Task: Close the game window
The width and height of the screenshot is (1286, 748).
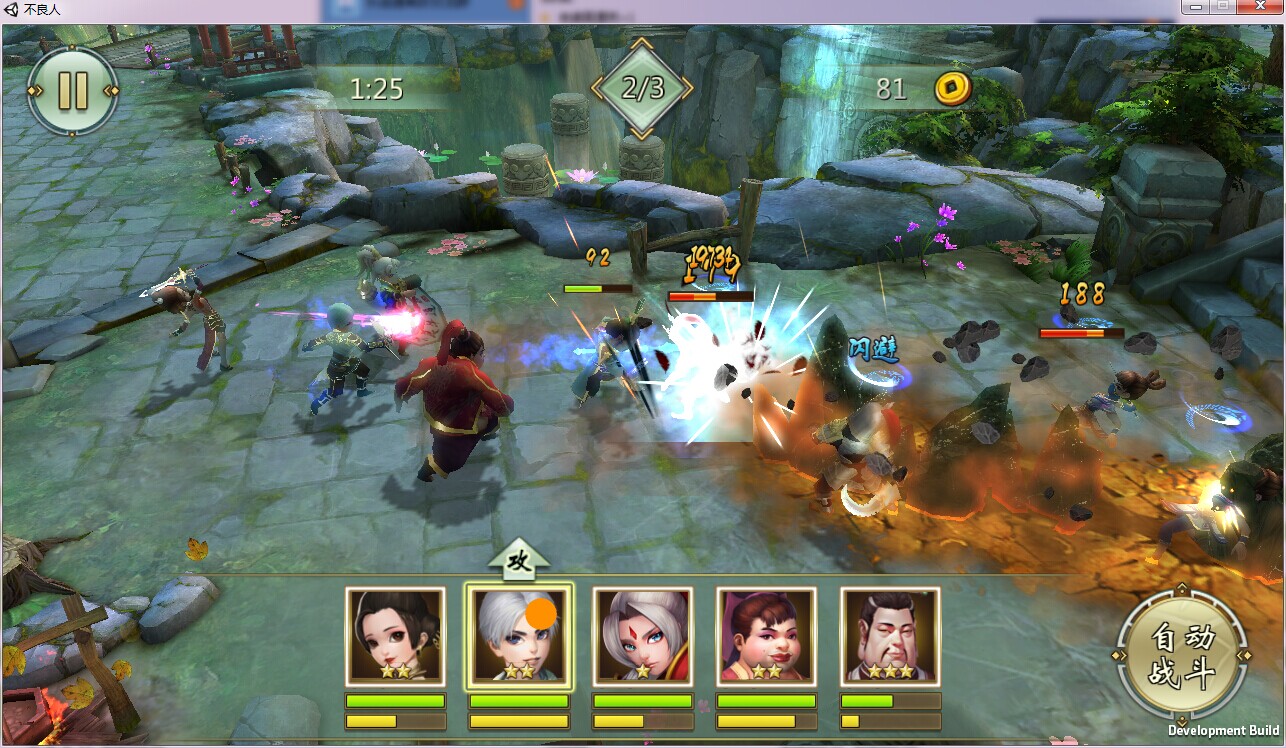Action: click(1260, 8)
